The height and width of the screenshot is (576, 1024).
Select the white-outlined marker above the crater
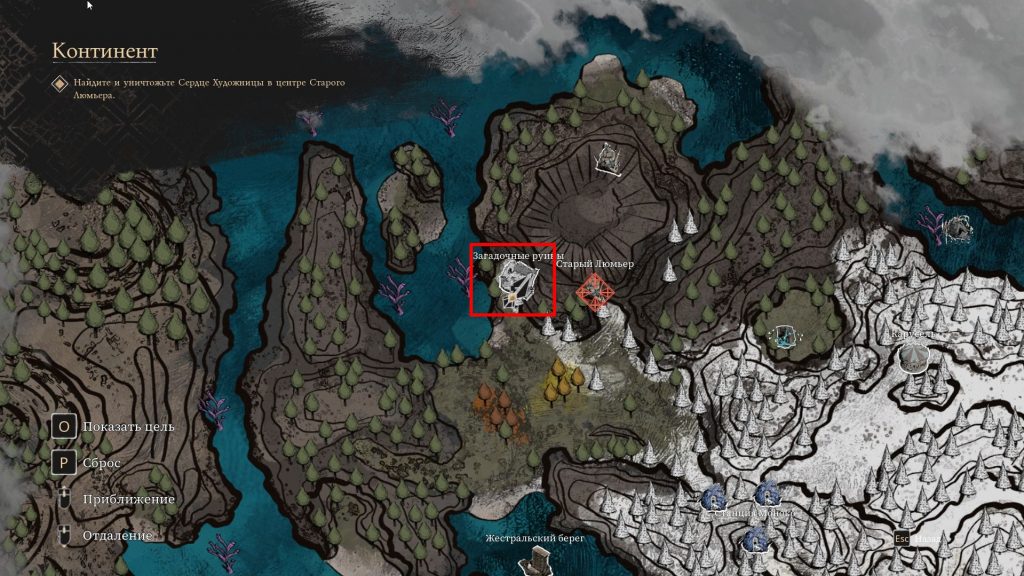607,159
